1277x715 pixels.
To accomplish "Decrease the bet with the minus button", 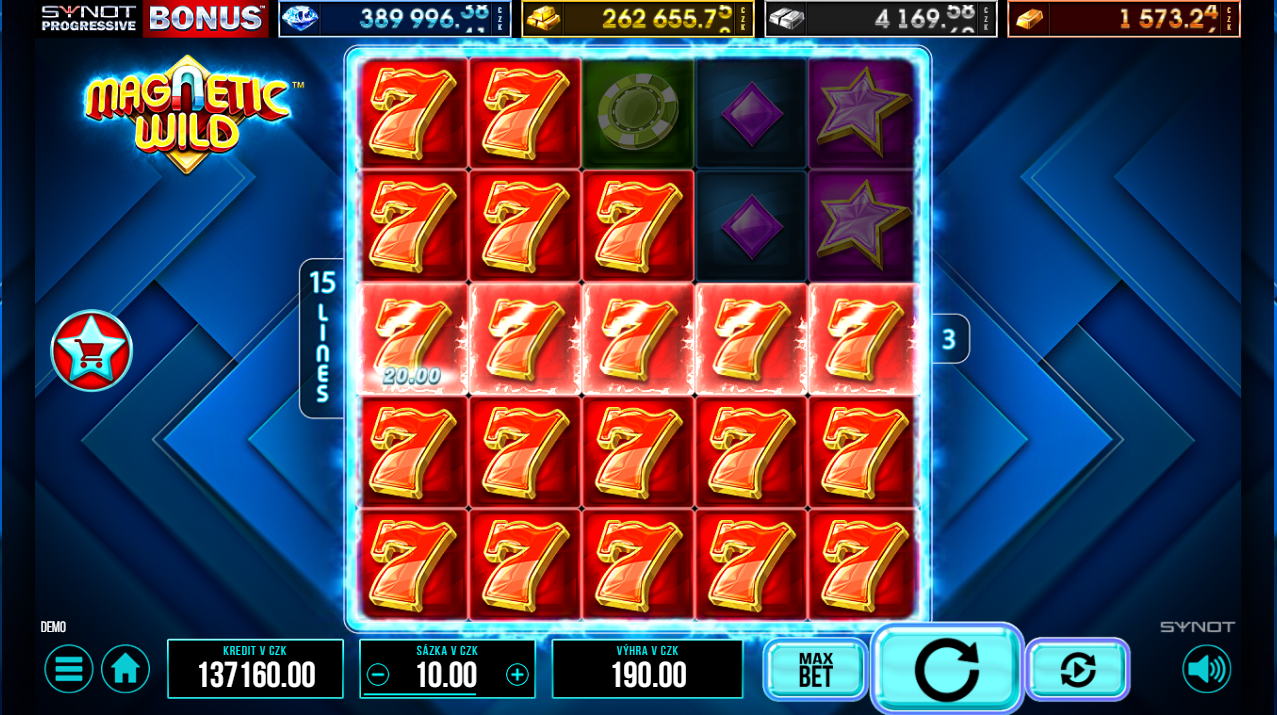I will [x=378, y=675].
